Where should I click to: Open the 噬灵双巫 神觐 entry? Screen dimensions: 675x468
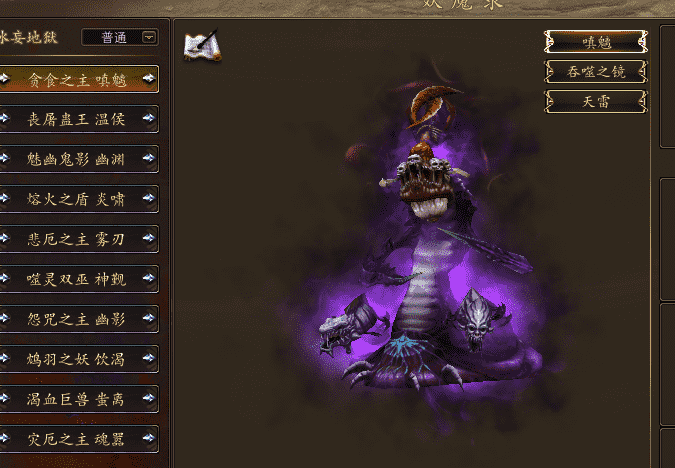point(78,279)
